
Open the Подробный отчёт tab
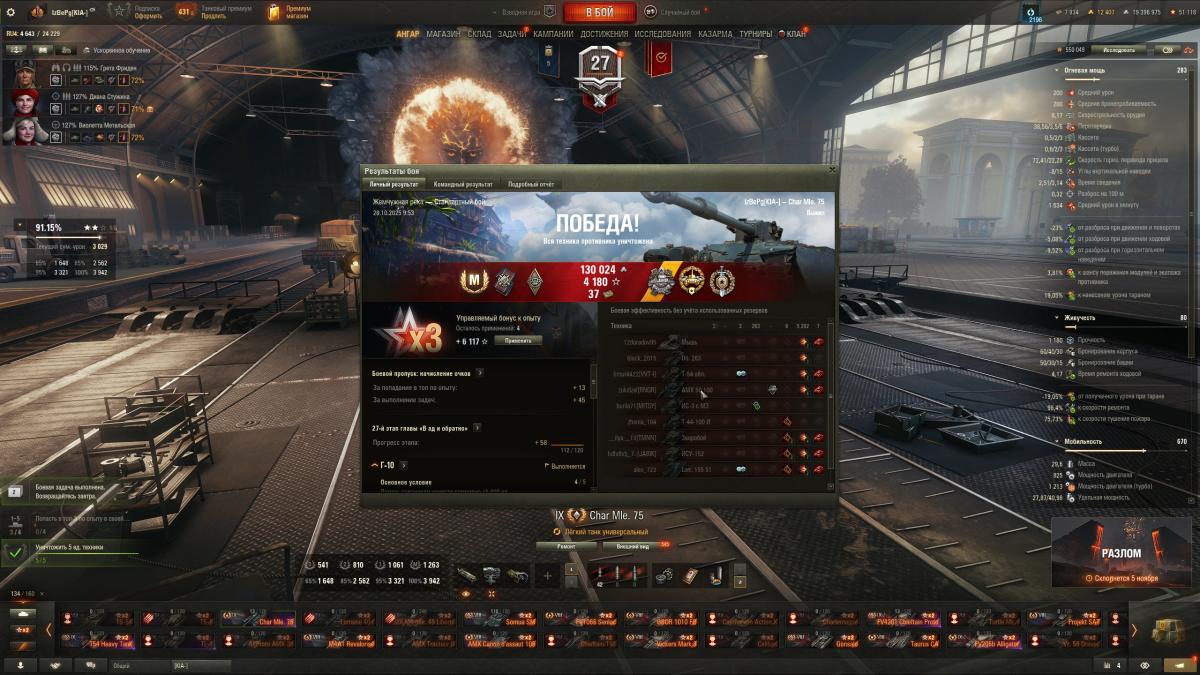(x=530, y=185)
